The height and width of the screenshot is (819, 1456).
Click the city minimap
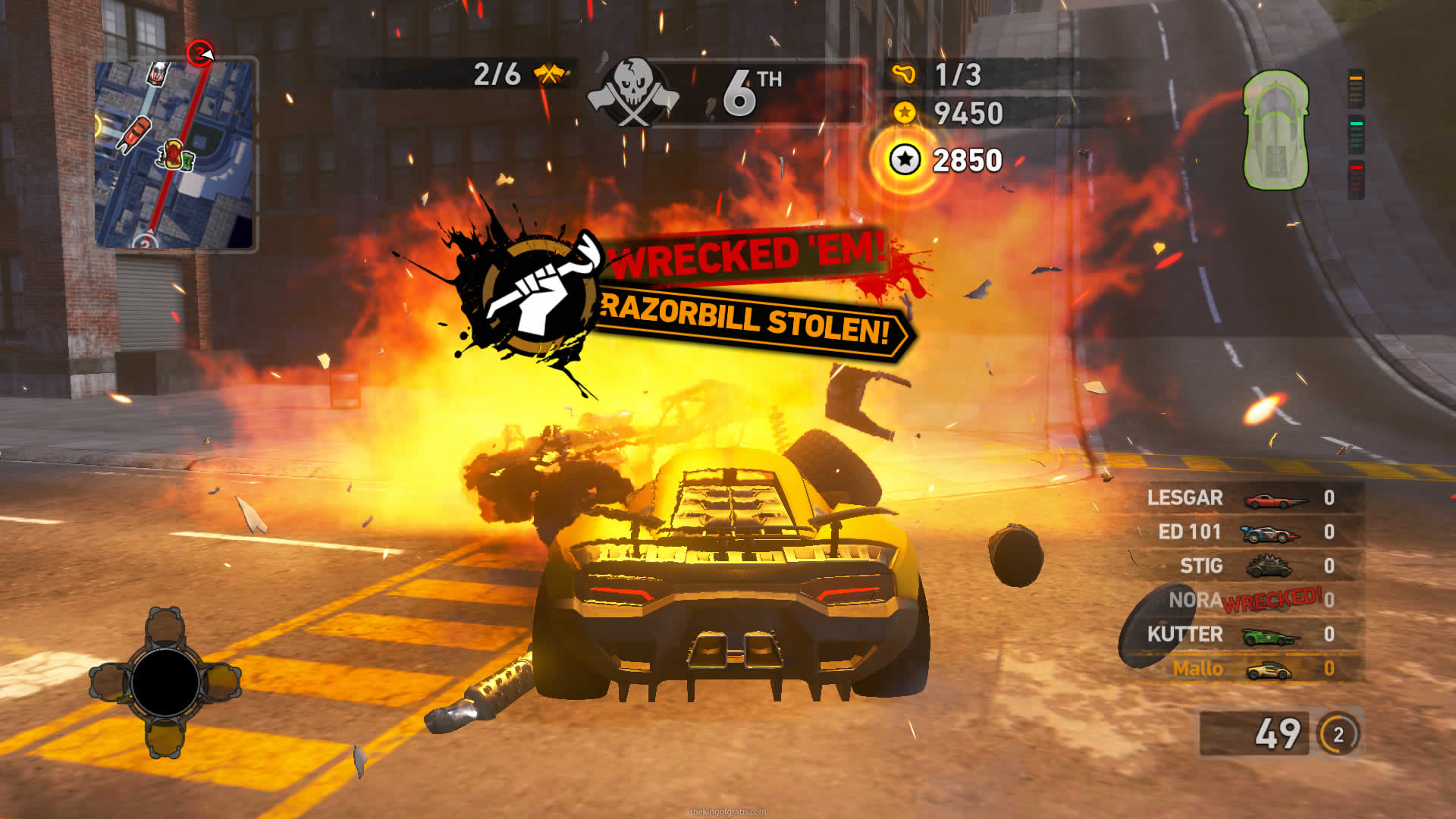175,155
